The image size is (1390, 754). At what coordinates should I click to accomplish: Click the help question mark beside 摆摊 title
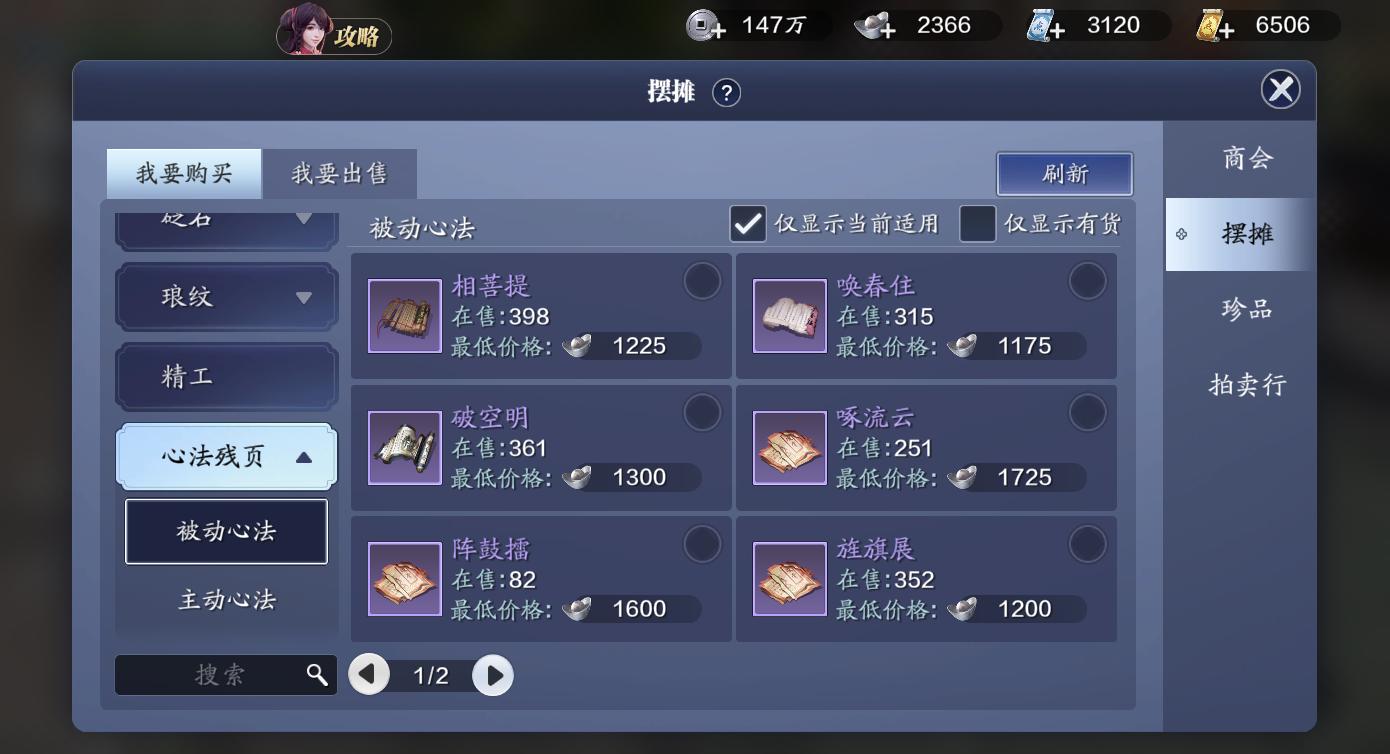pyautogui.click(x=728, y=92)
